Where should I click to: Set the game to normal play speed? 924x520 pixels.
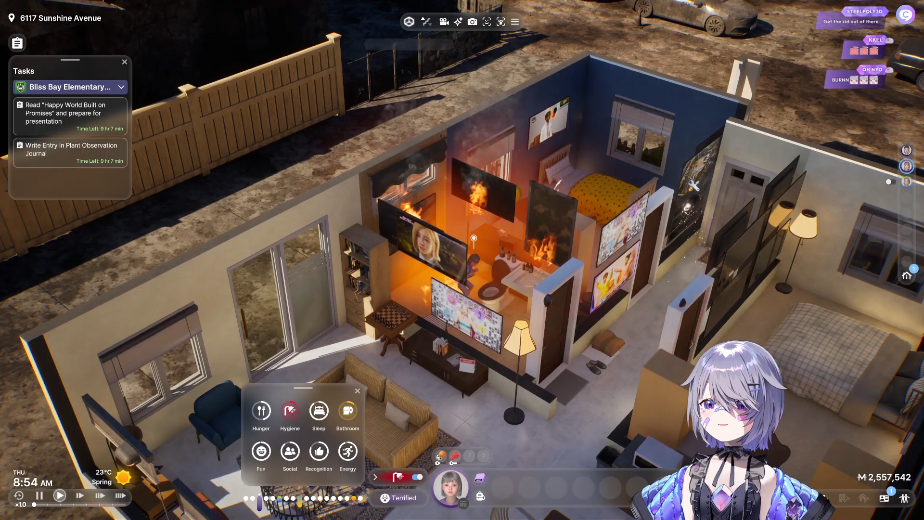[59, 495]
